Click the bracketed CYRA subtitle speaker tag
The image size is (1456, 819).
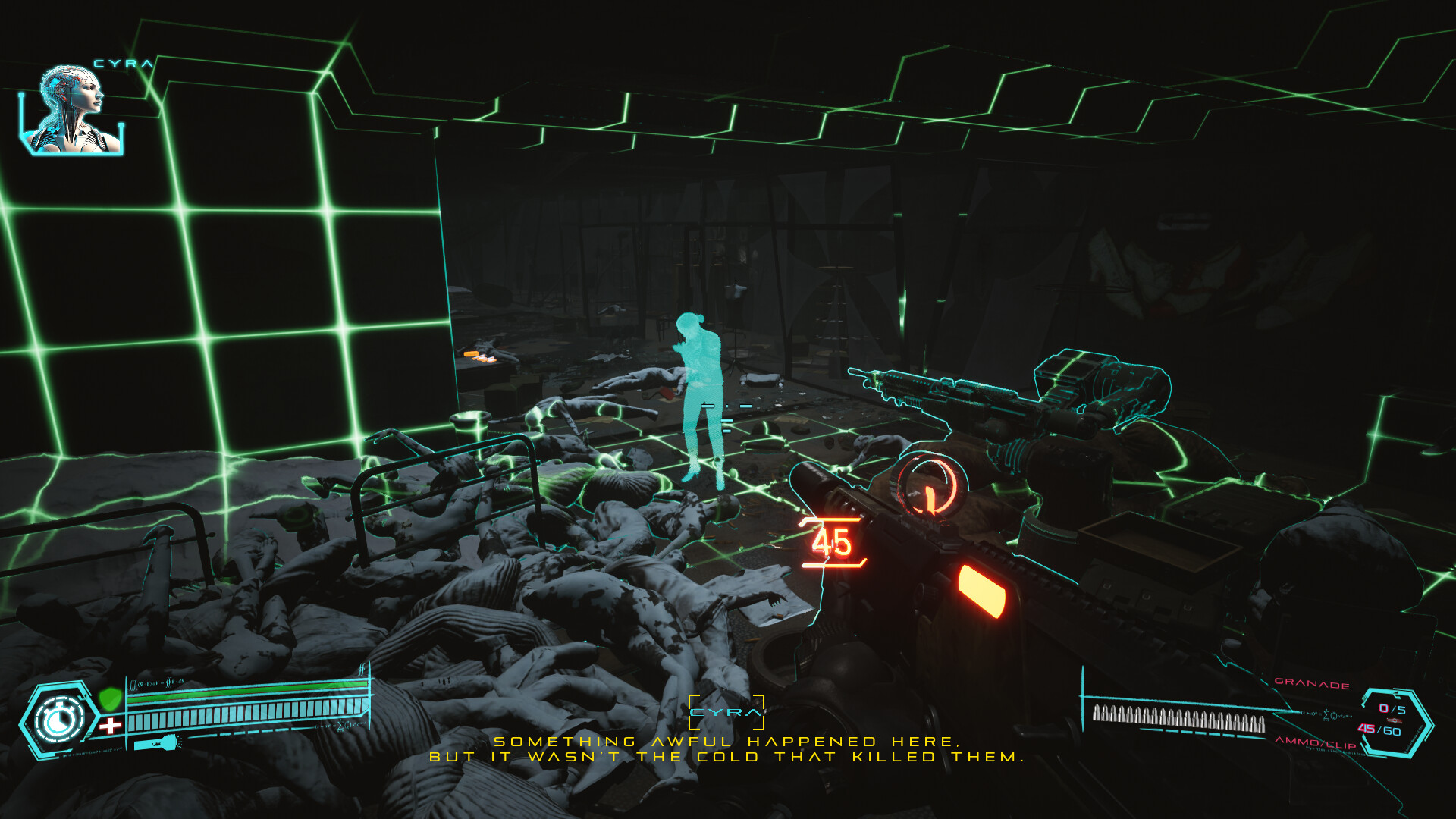(726, 711)
